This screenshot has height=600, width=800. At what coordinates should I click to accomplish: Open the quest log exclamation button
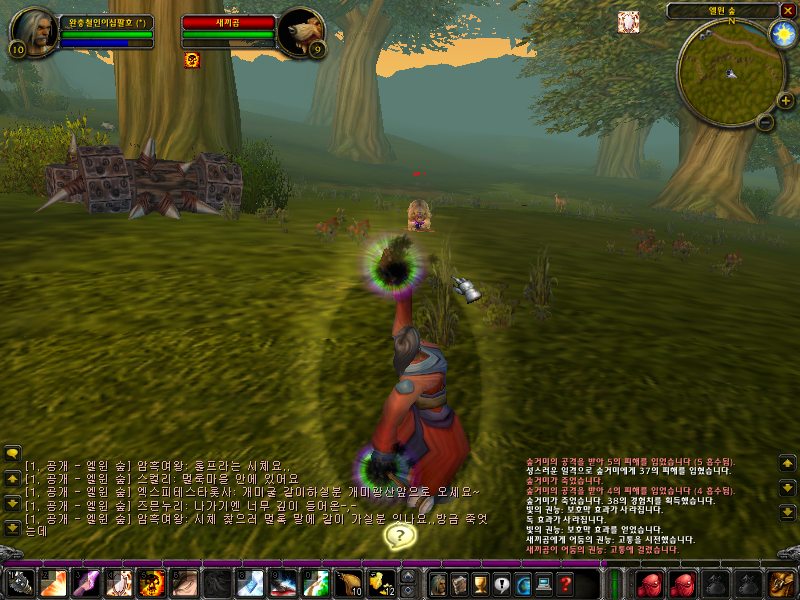tap(502, 583)
